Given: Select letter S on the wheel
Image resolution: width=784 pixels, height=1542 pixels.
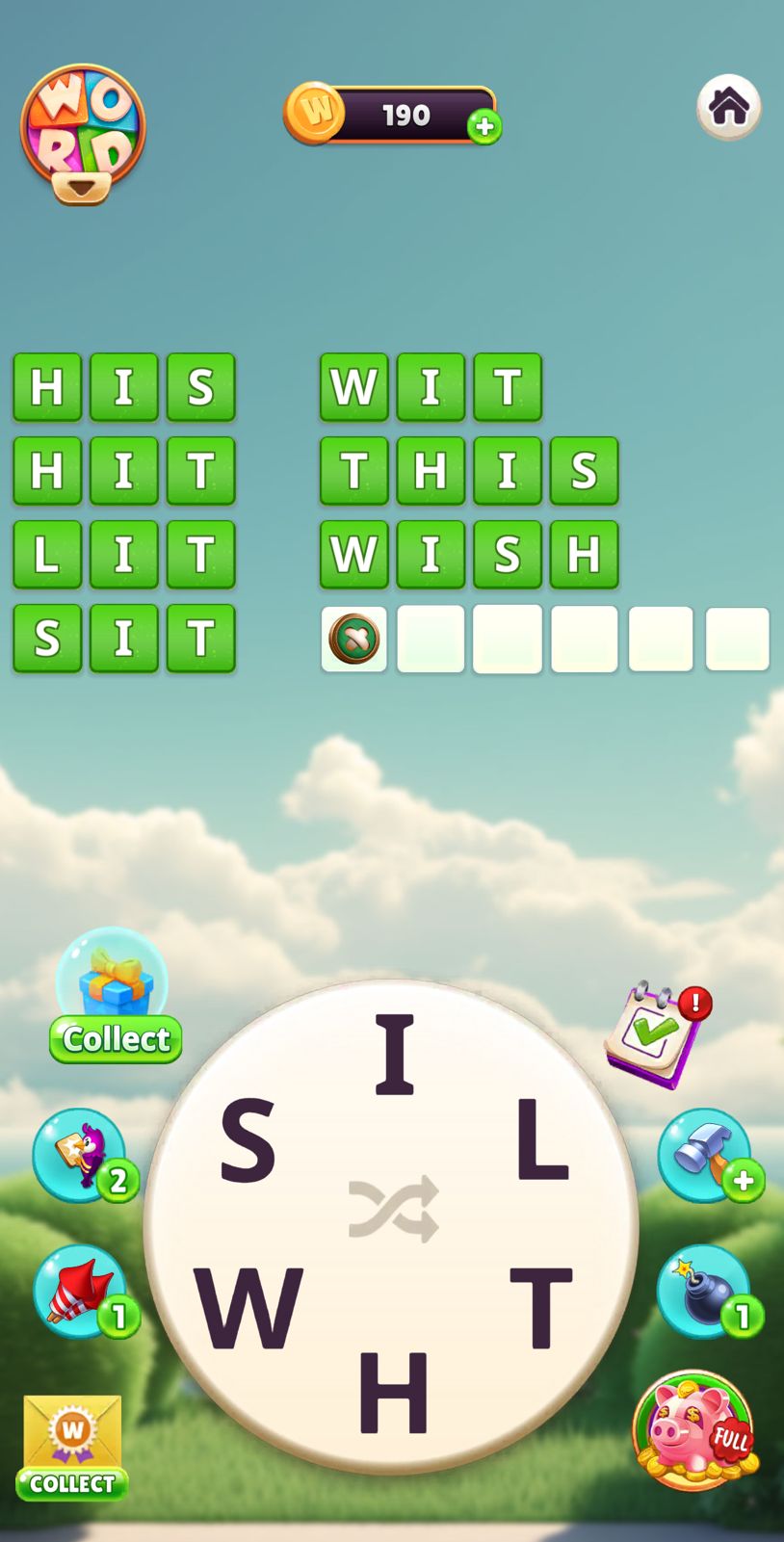Looking at the screenshot, I should point(248,1141).
